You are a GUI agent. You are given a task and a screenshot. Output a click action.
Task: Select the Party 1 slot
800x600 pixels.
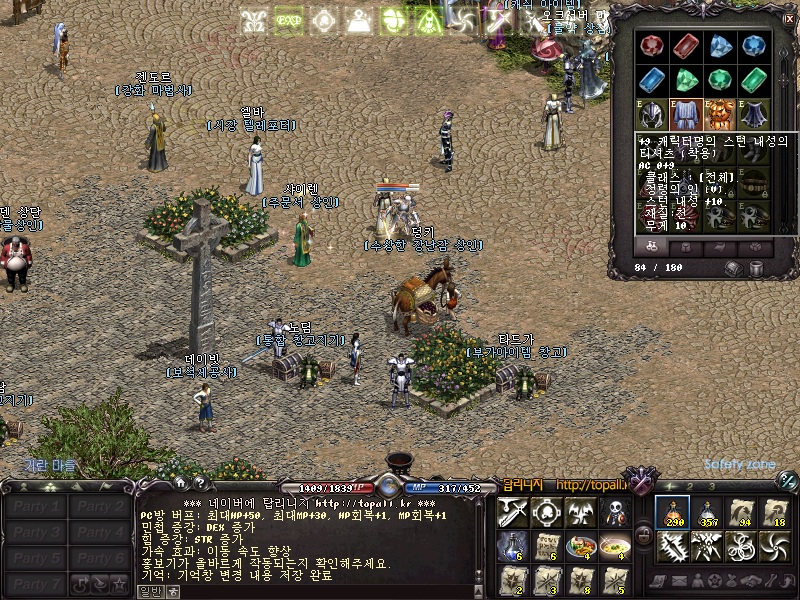[x=36, y=506]
